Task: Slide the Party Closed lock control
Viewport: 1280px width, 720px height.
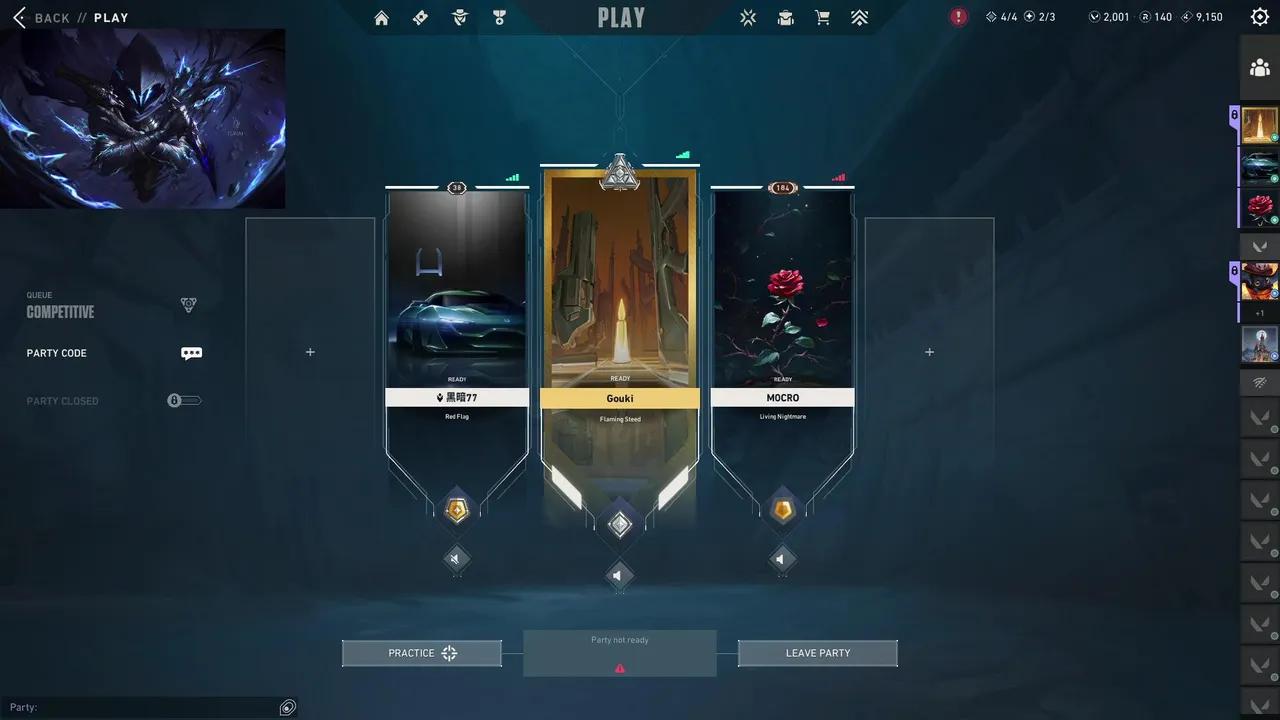Action: click(x=184, y=400)
